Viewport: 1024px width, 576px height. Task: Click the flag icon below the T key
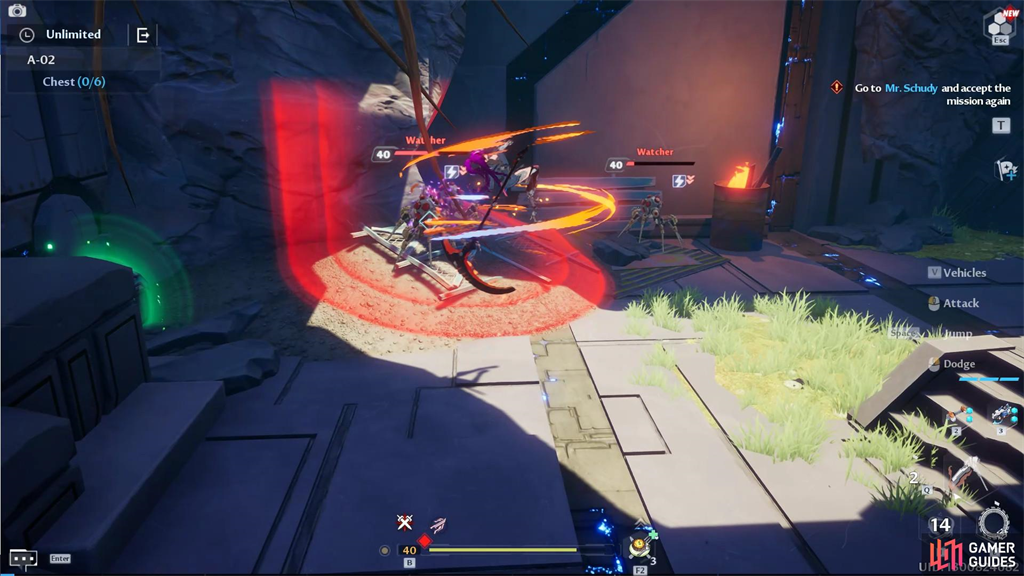click(x=1005, y=170)
